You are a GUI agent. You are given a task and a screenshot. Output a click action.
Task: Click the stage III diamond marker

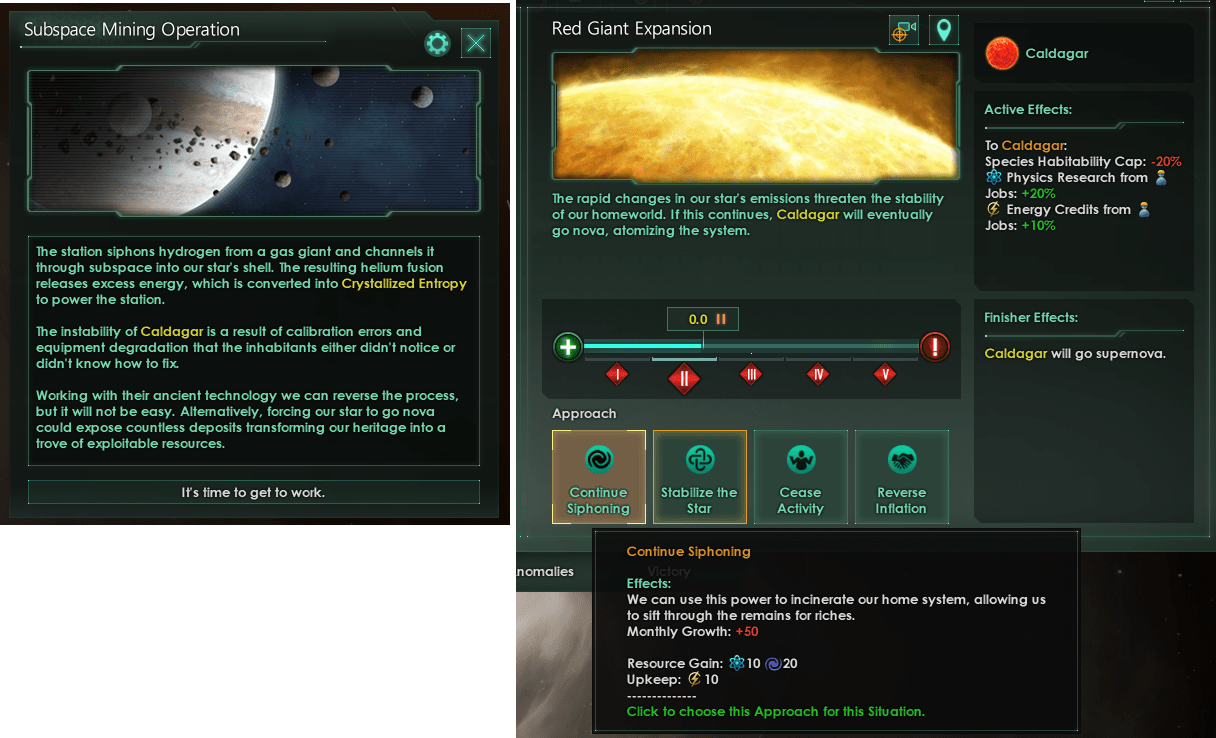point(751,374)
